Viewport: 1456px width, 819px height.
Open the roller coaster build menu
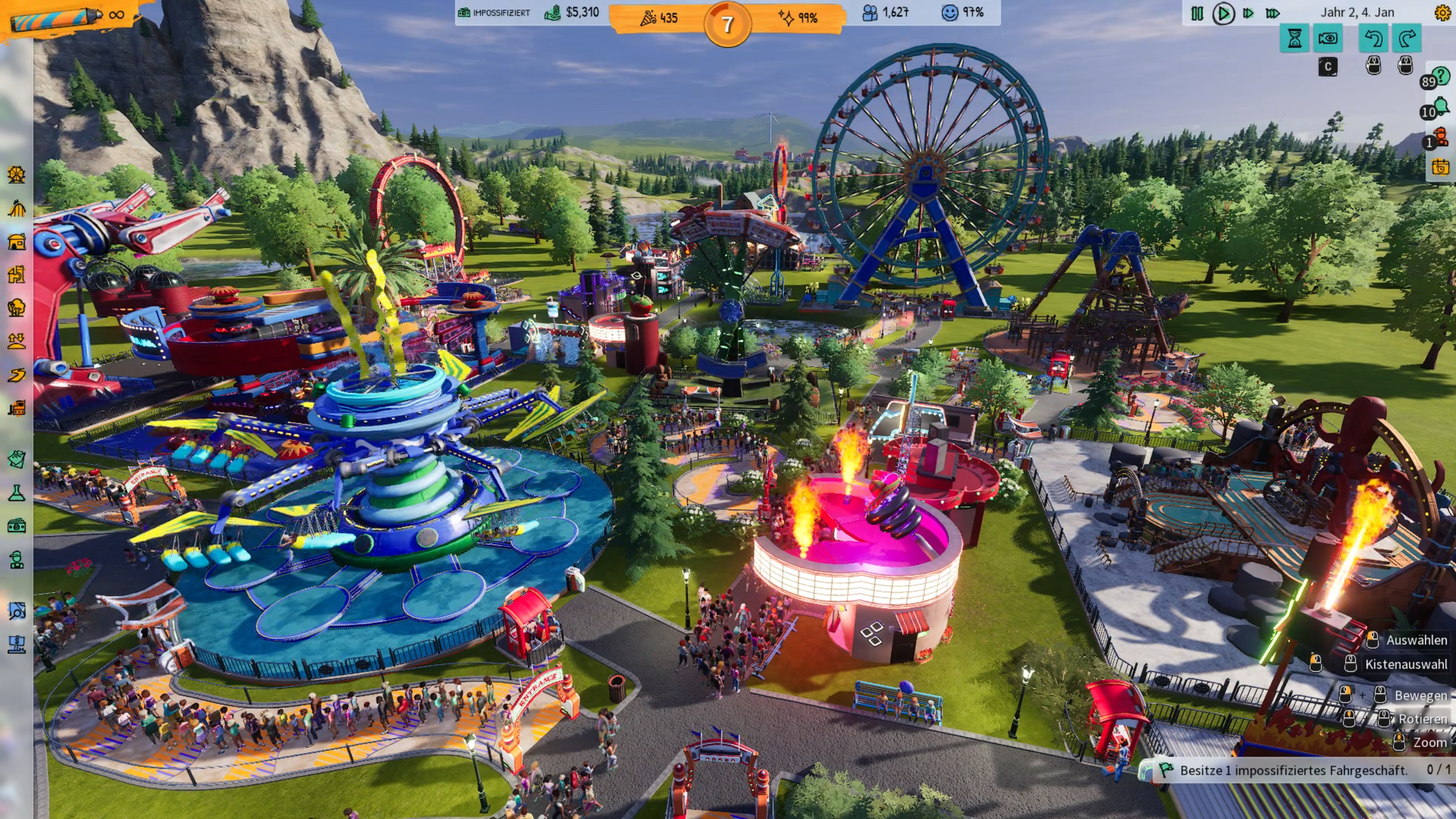tap(16, 209)
